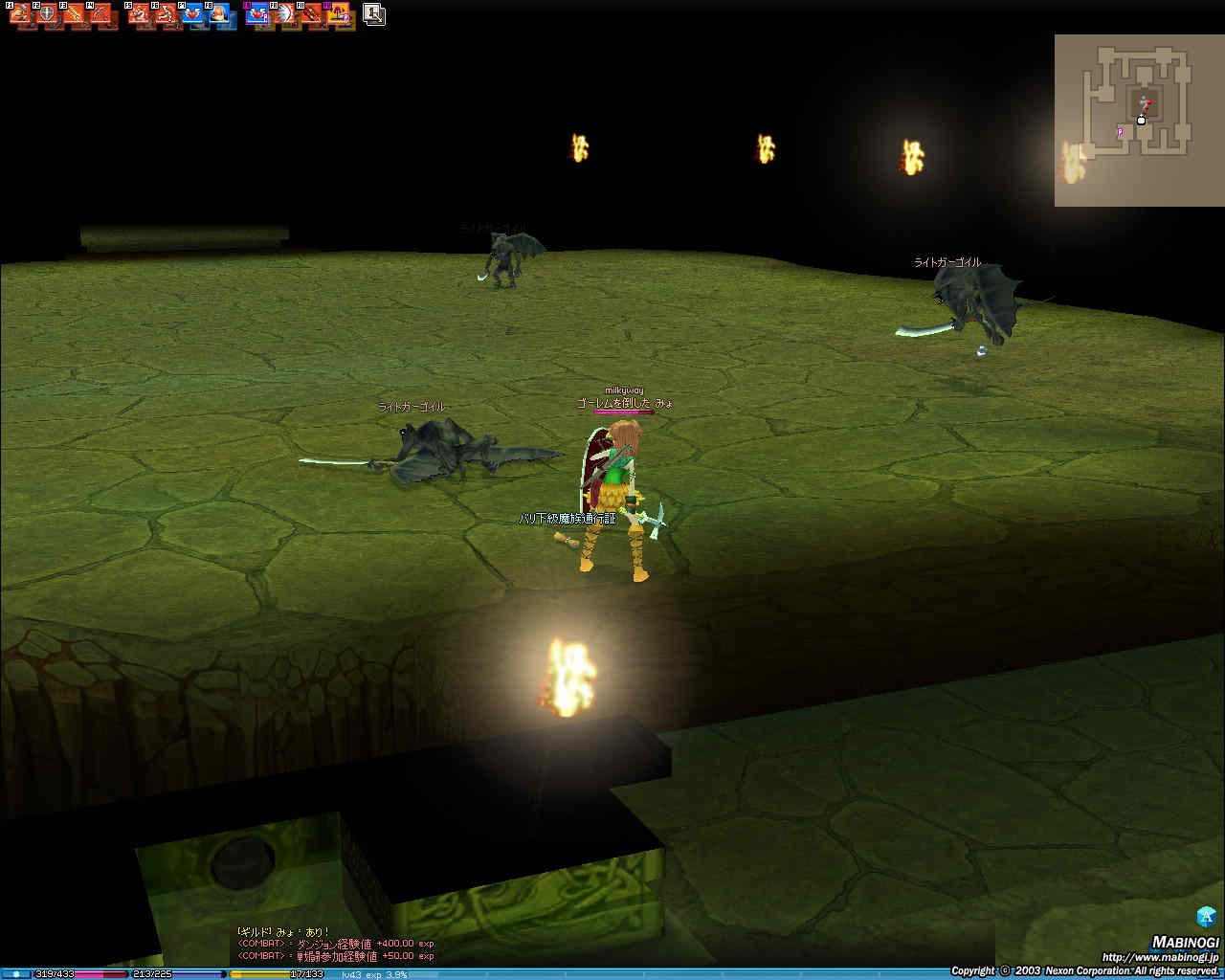Screen dimensions: 1225x980
Task: Open the hotkey bar settings button
Action: pyautogui.click(x=374, y=14)
